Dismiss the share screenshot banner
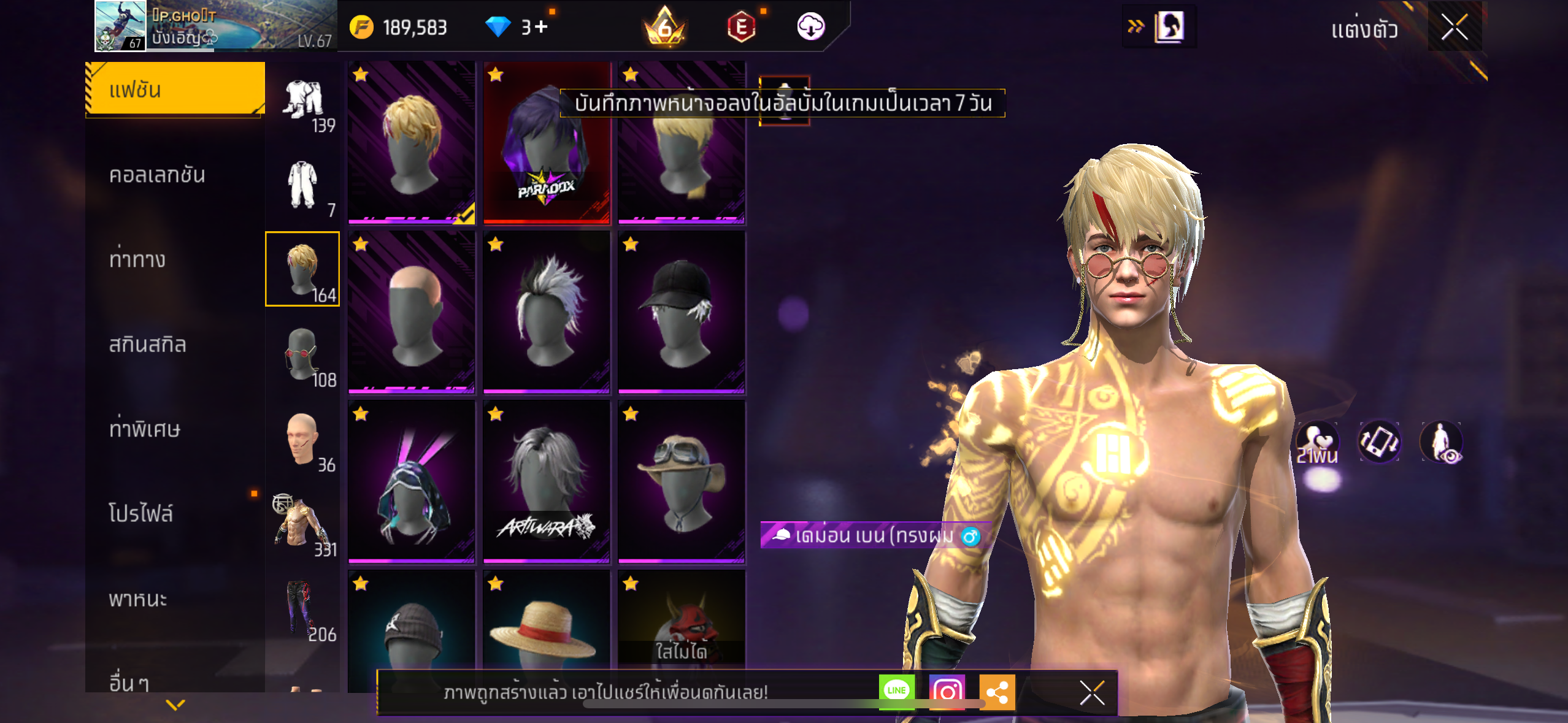 tap(1092, 693)
